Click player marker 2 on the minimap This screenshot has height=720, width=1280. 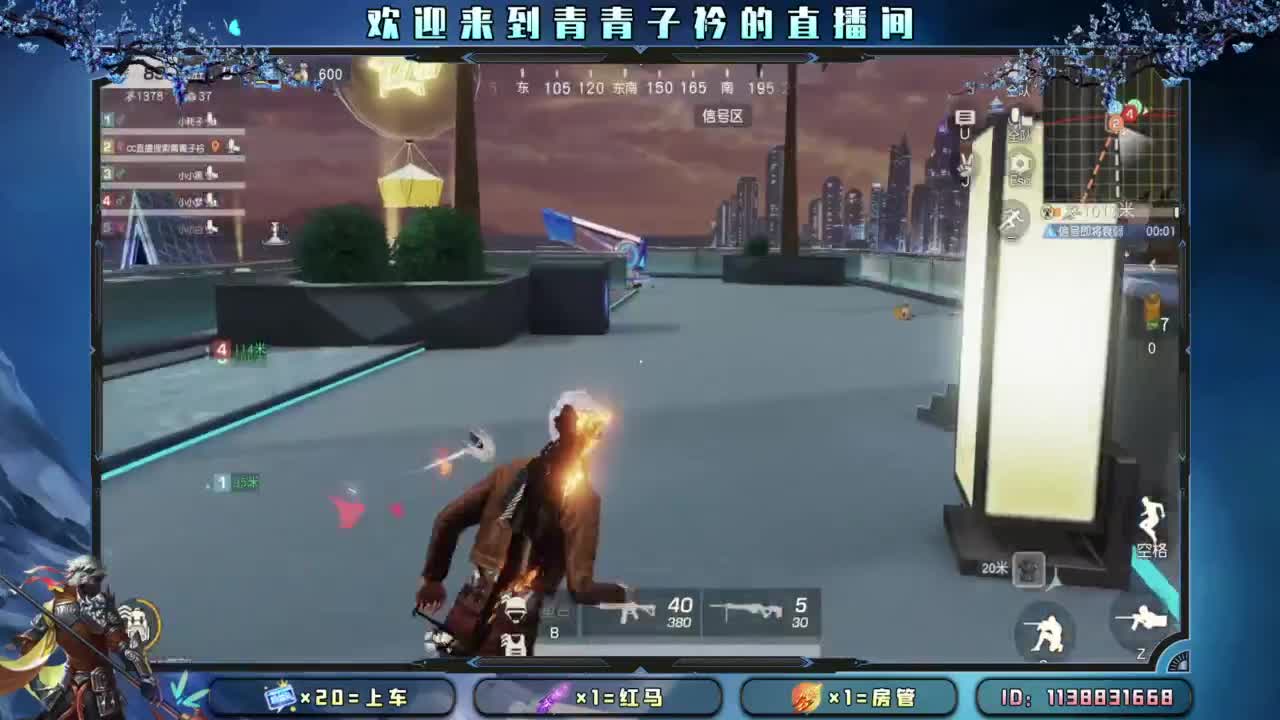coord(1116,124)
